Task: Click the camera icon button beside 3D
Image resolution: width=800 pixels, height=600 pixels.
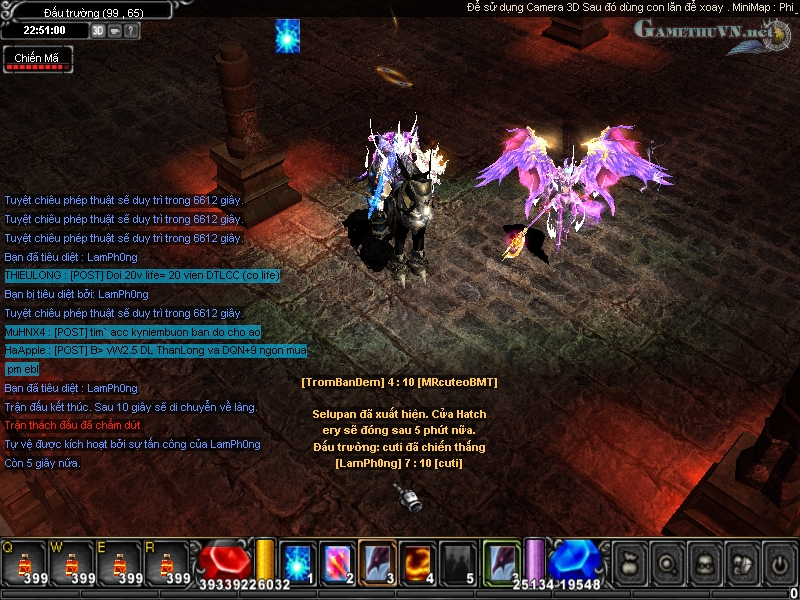Action: tap(115, 31)
